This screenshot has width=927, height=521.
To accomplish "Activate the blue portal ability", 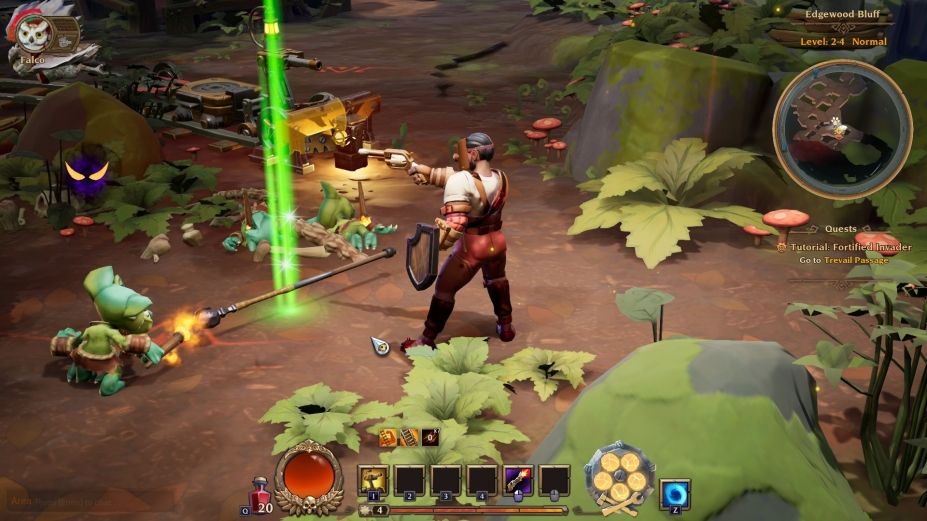I will pyautogui.click(x=675, y=494).
